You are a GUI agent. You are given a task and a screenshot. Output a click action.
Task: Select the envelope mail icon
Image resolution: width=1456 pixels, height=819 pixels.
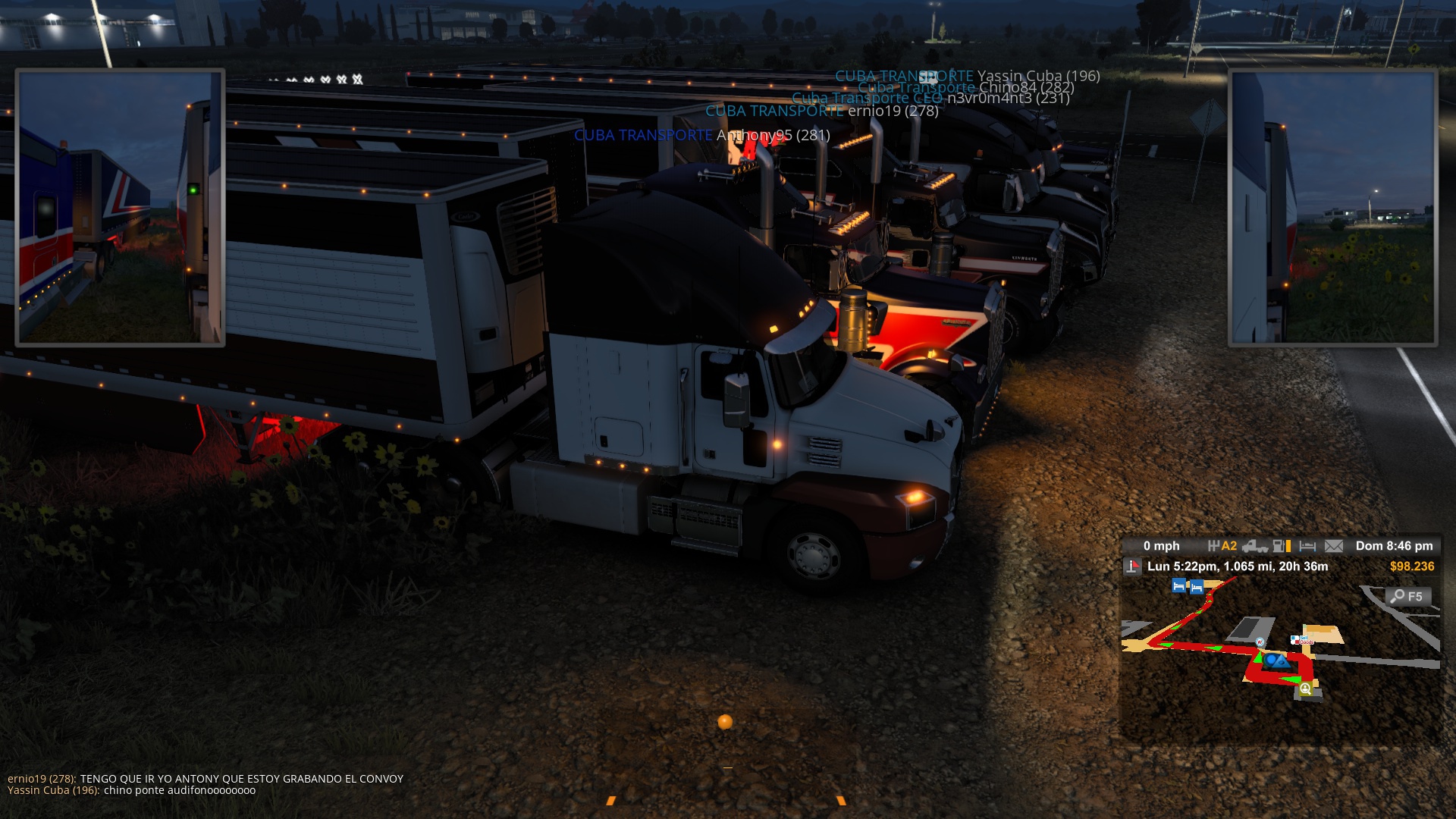point(1333,546)
